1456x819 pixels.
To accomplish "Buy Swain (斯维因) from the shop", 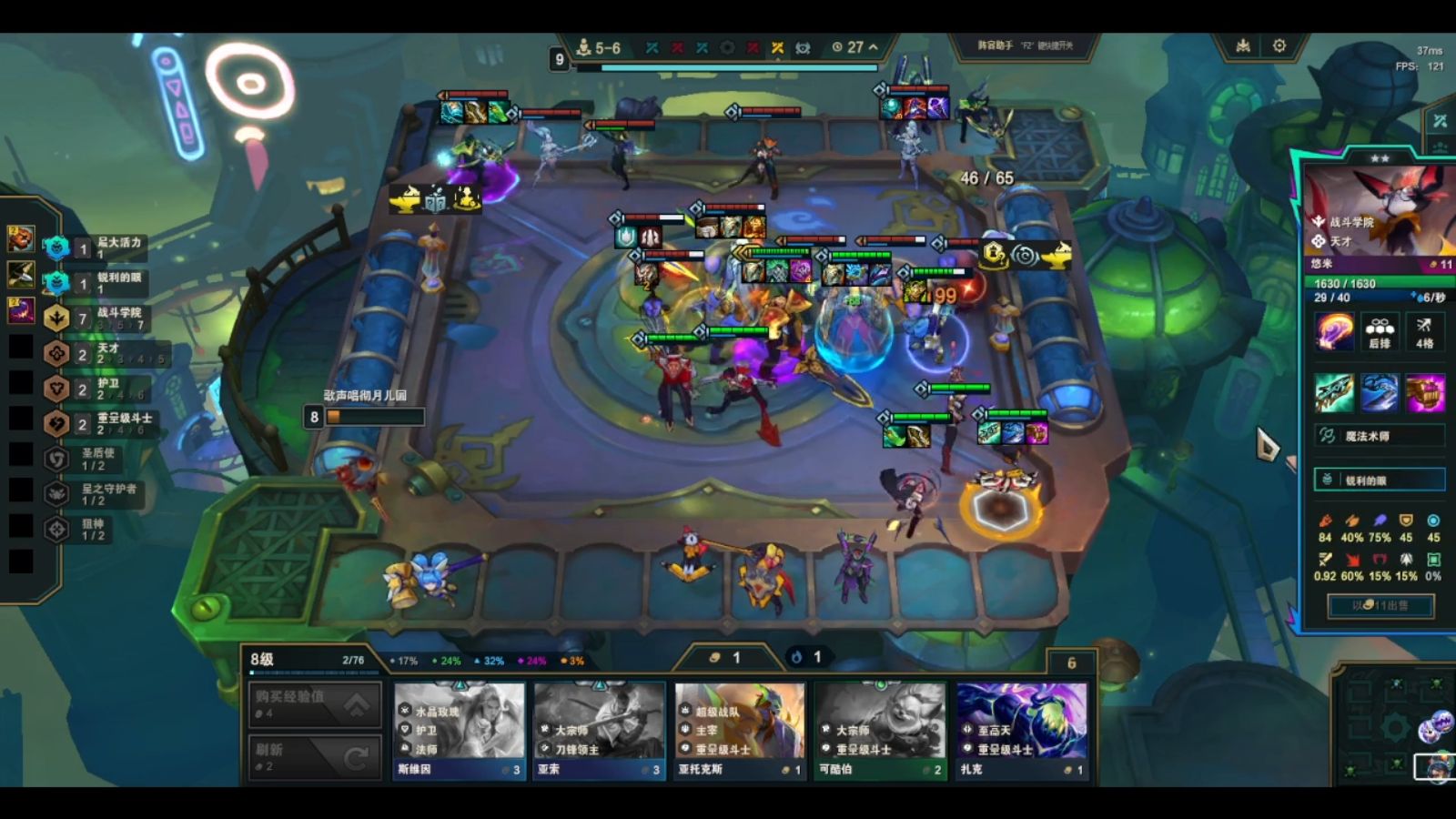I will [460, 730].
